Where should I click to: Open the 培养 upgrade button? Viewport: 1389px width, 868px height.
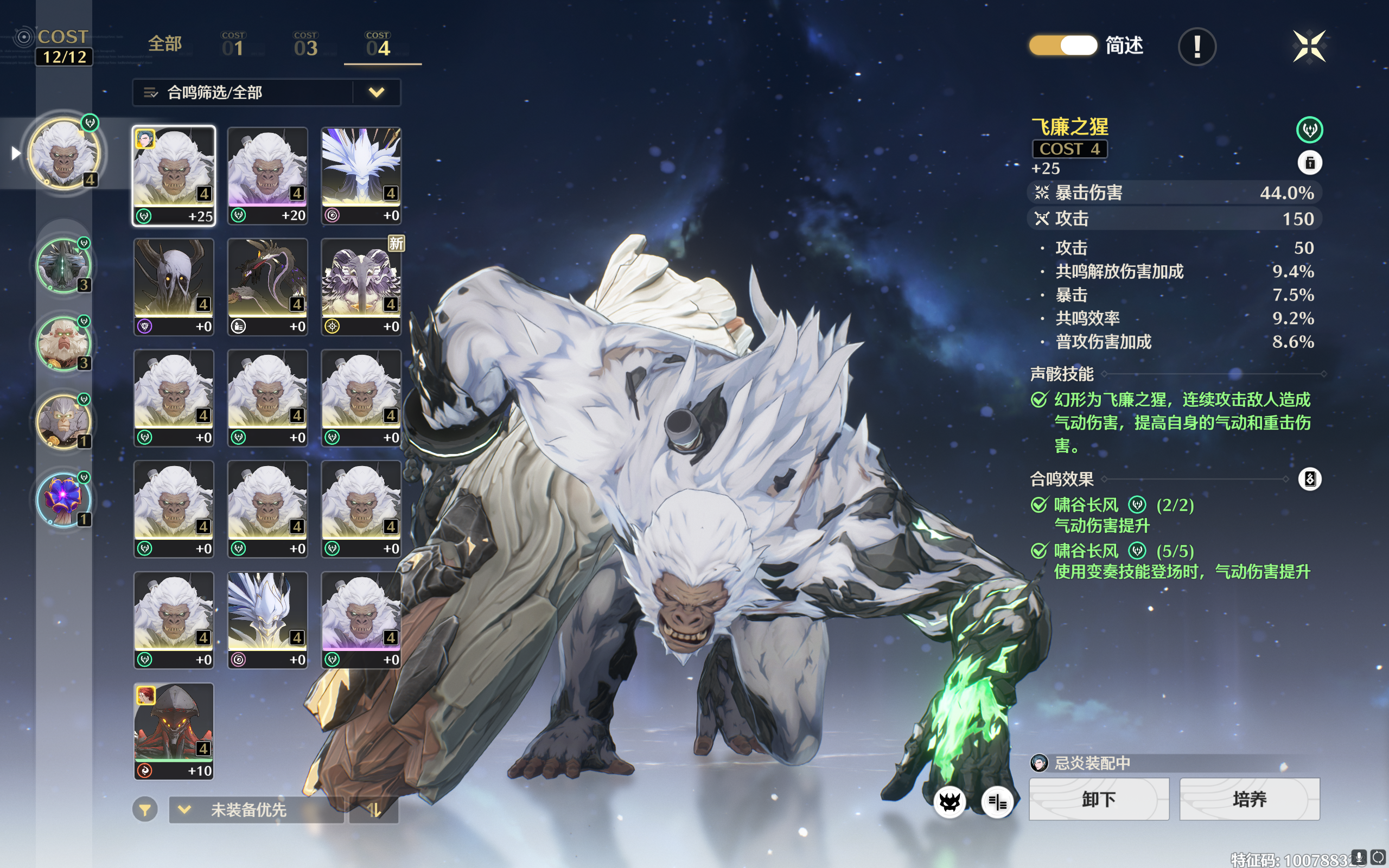coord(1250,799)
